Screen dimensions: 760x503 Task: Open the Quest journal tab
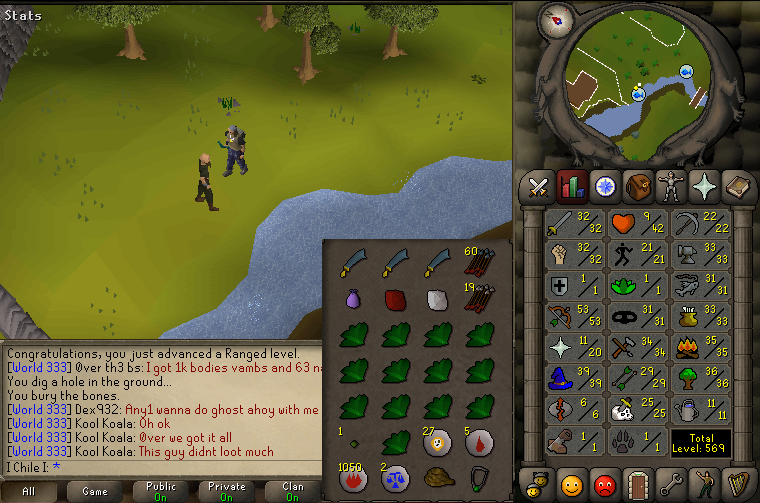605,186
